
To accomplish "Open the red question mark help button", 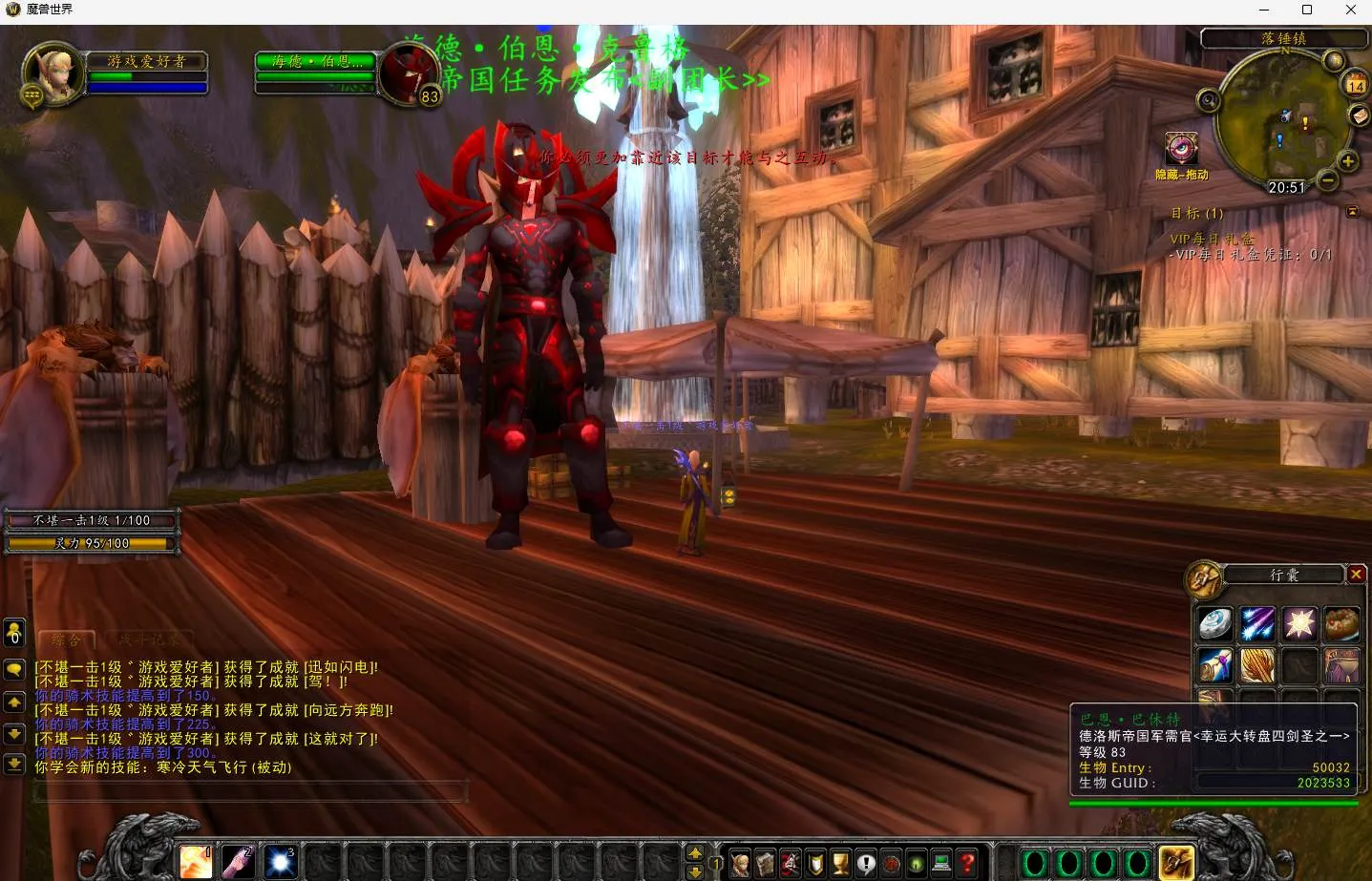I will (x=966, y=864).
